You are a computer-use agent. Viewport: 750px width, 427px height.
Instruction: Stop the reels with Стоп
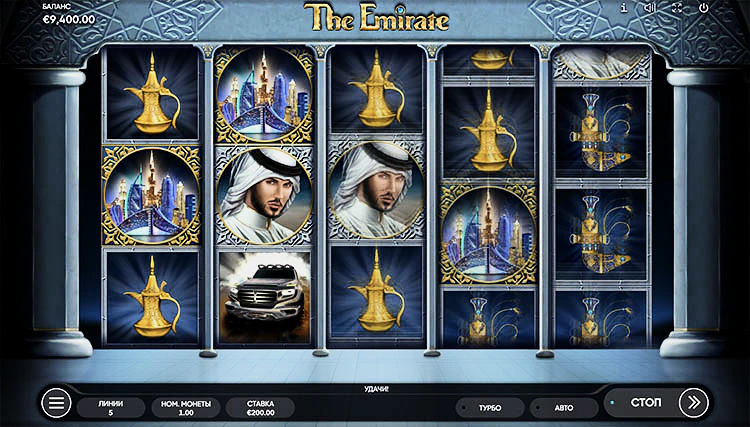click(646, 403)
